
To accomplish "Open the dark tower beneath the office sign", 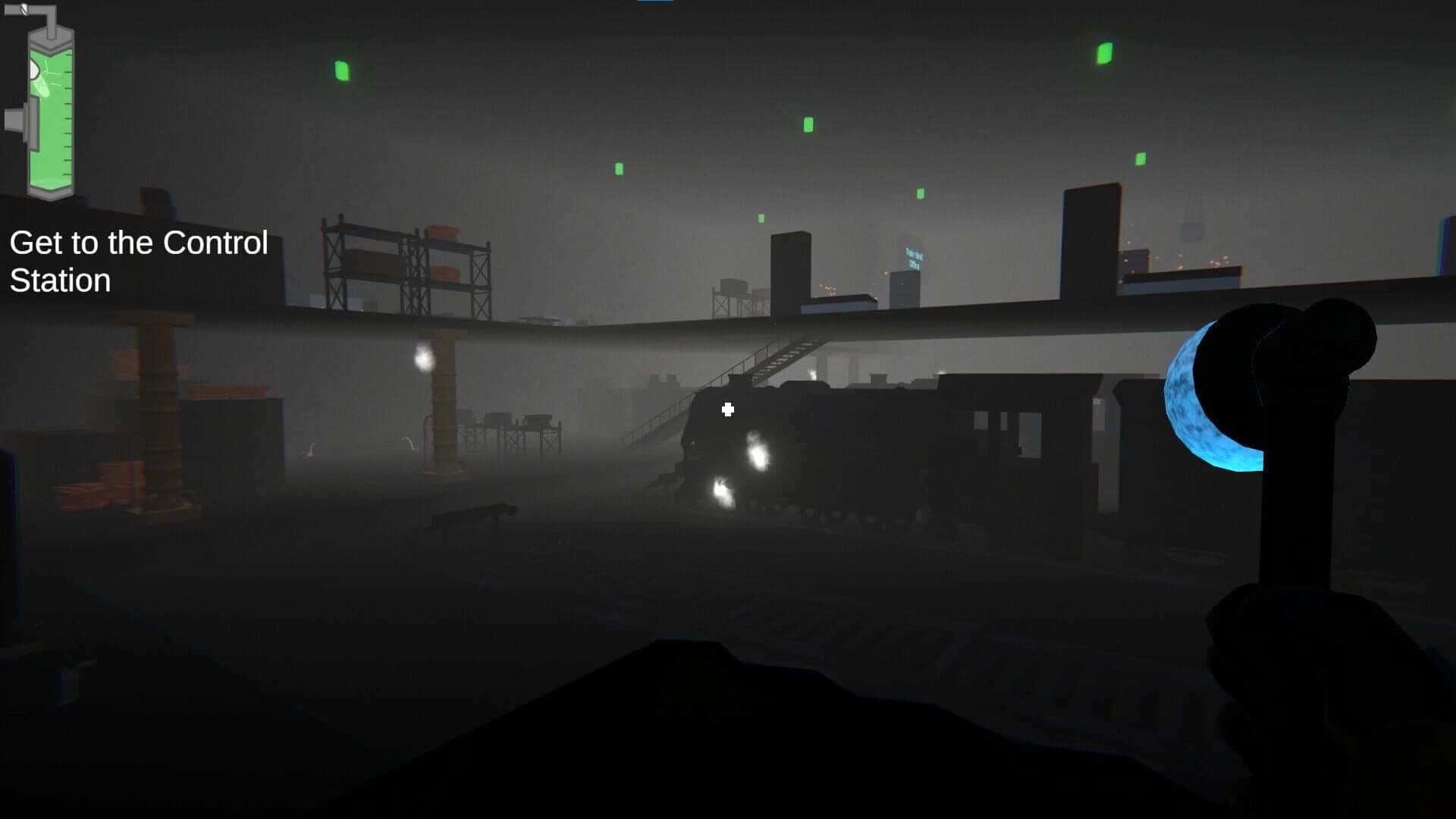I will point(906,292).
